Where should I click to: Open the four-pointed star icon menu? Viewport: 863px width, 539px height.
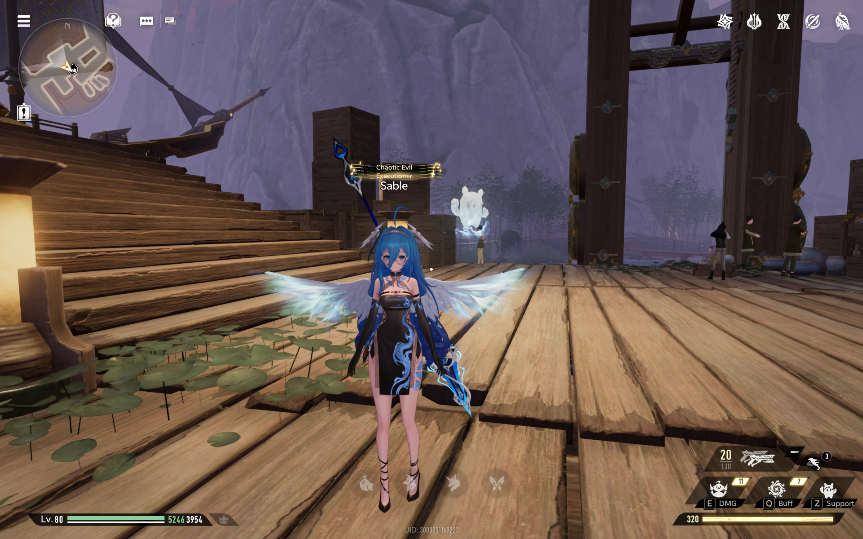point(726,21)
